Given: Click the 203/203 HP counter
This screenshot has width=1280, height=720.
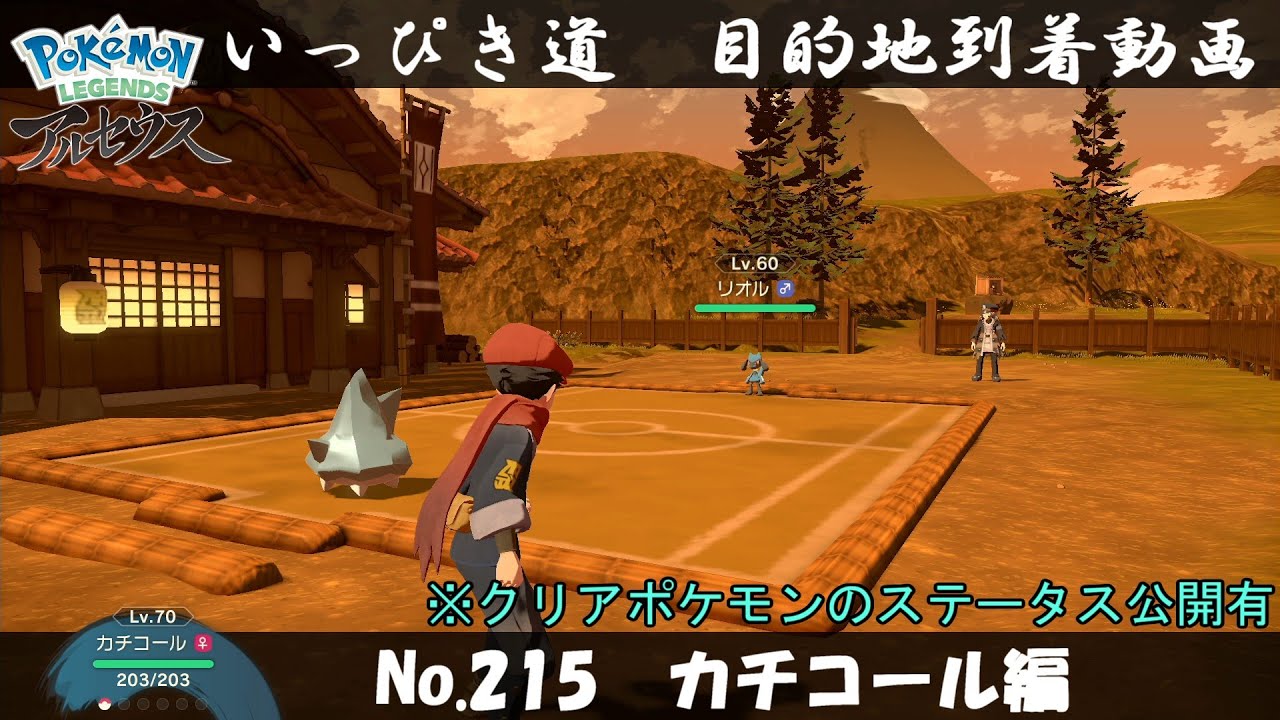Looking at the screenshot, I should pos(153,680).
